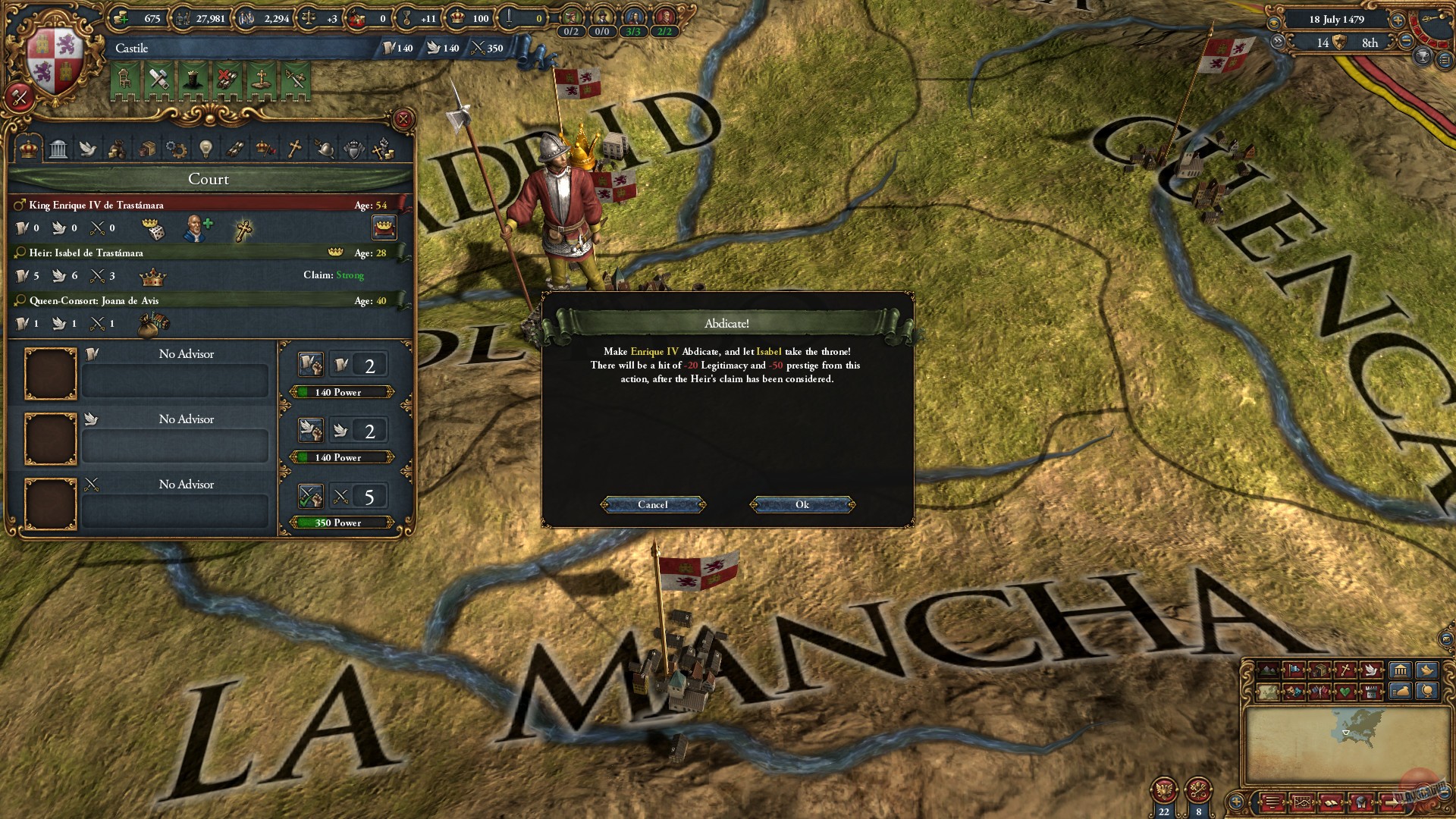The height and width of the screenshot is (819, 1456).
Task: Increase game speed with the plus button
Action: pyautogui.click(x=1398, y=20)
